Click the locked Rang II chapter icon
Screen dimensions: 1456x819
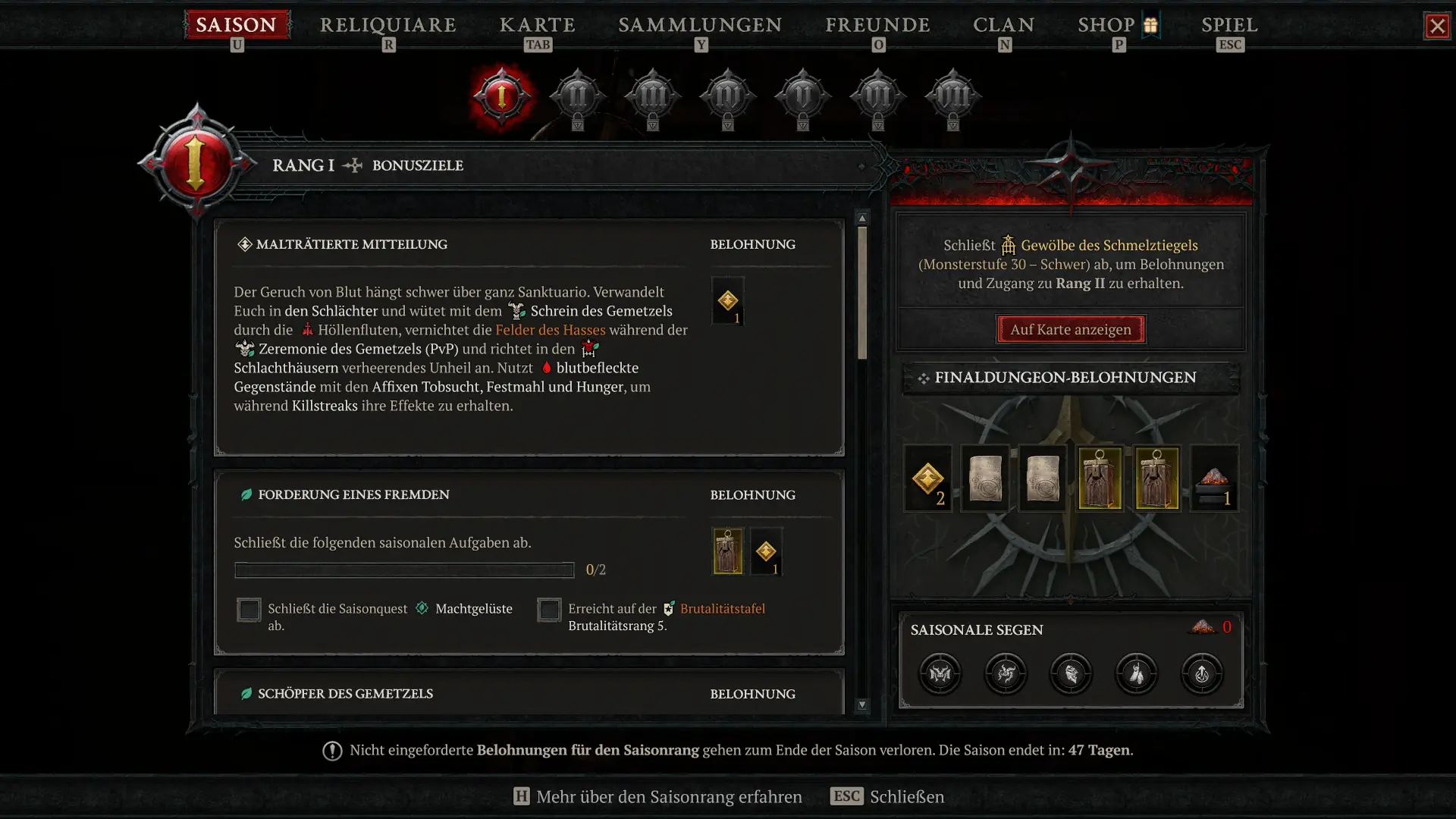pos(577,96)
